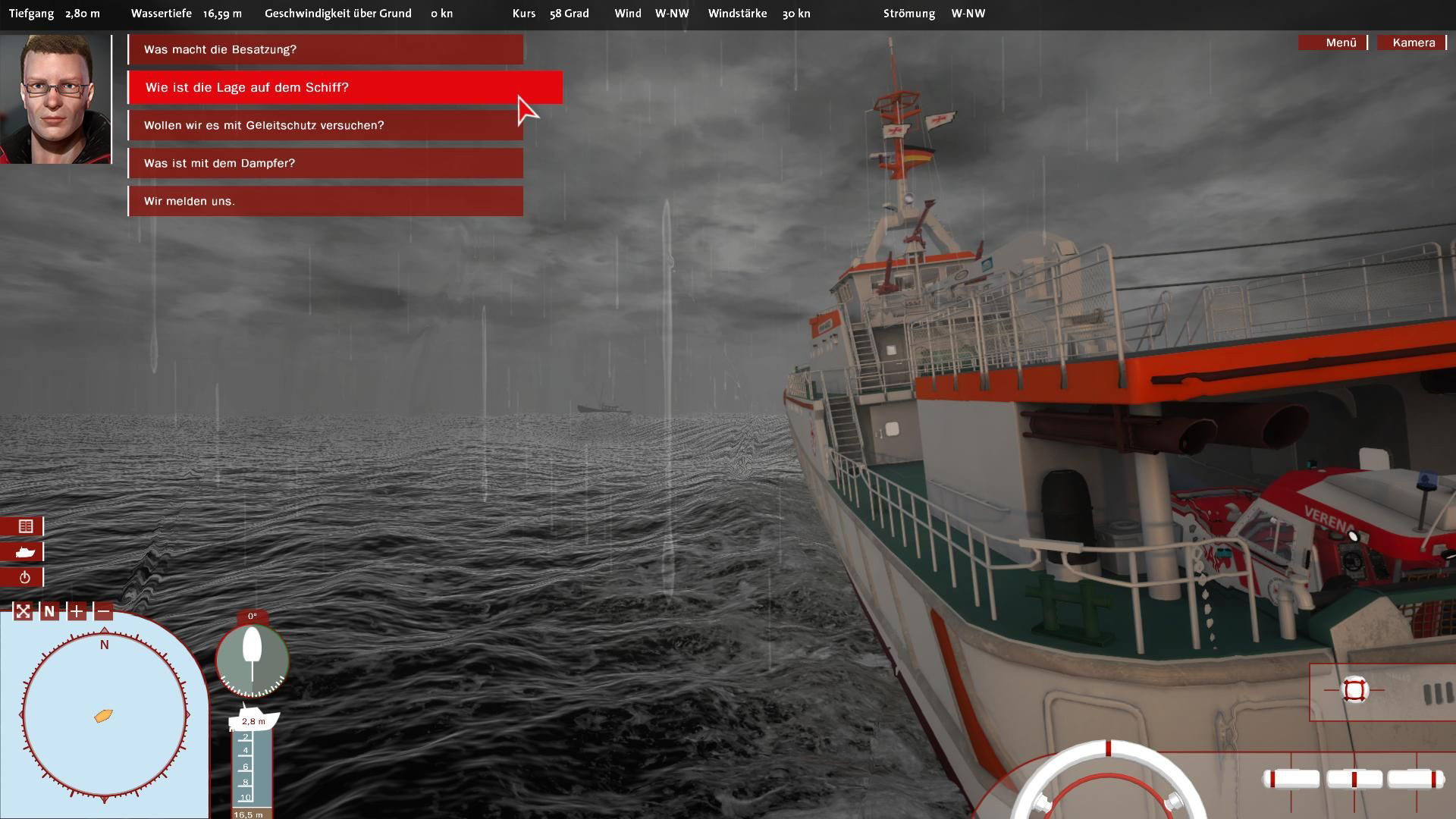Choose "Wie ist die Lage auf dem Schiff?"

tap(345, 87)
